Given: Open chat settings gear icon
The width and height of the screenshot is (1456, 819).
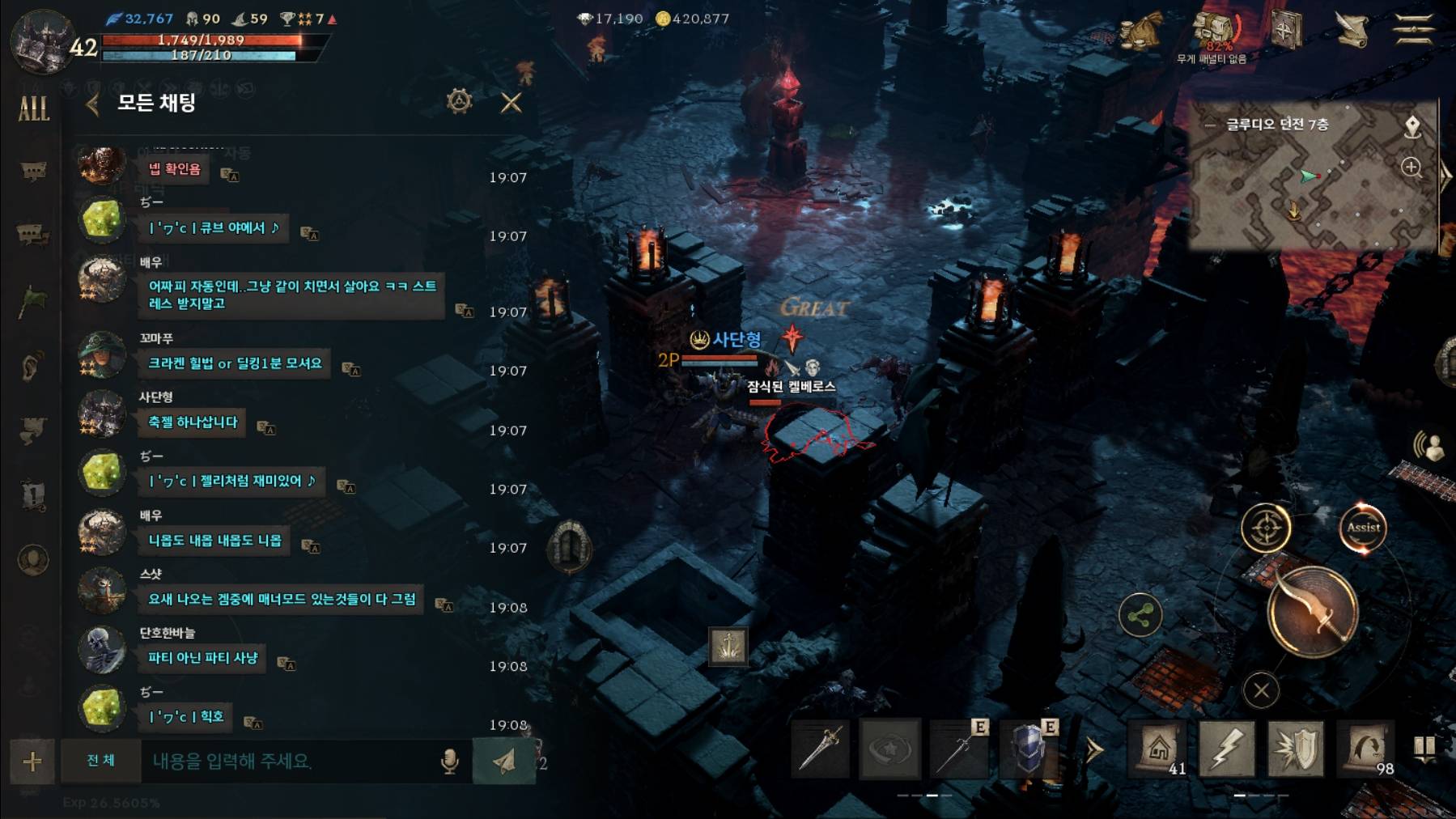Looking at the screenshot, I should coord(459,101).
